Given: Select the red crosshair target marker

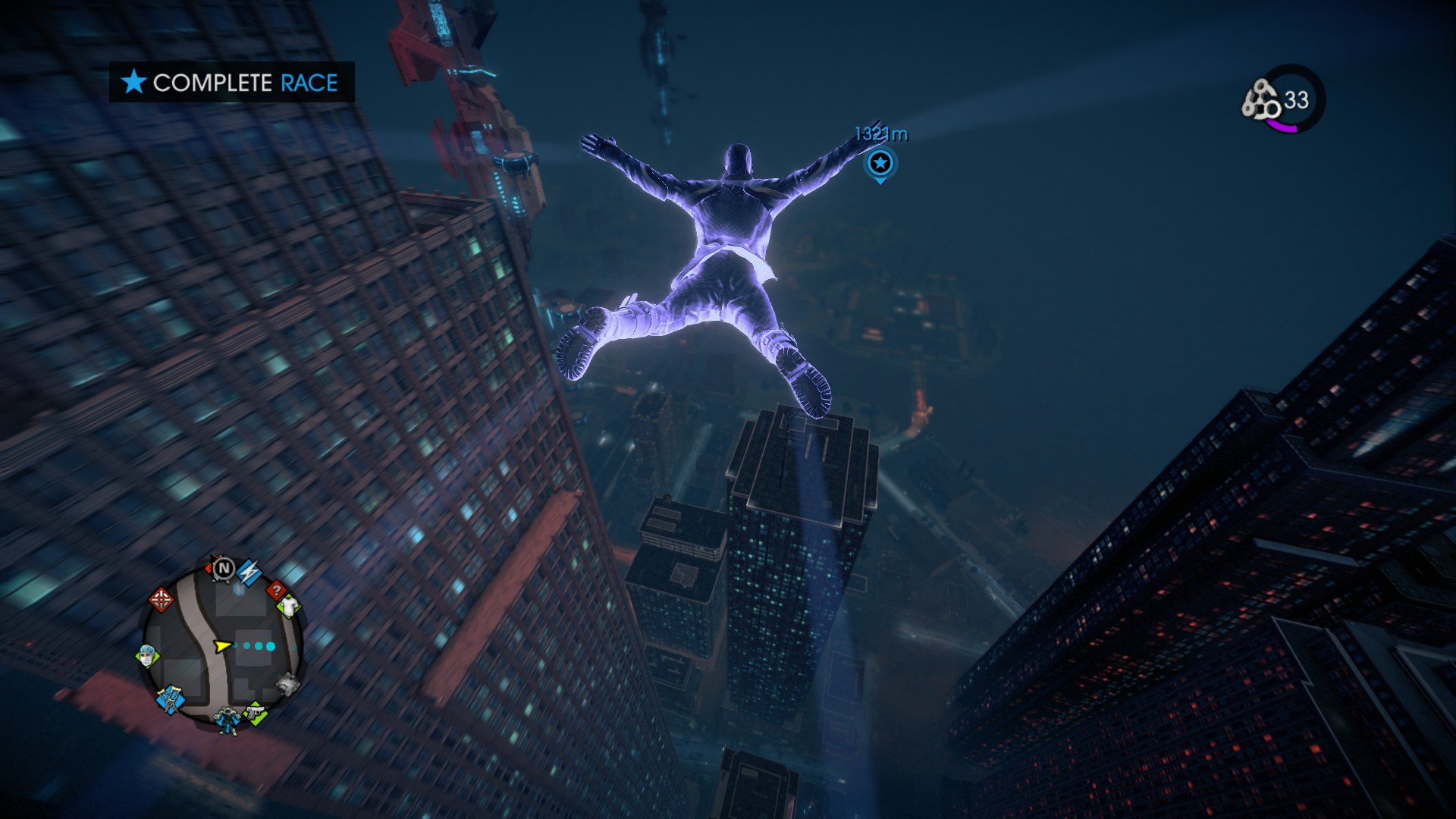Looking at the screenshot, I should click(160, 600).
